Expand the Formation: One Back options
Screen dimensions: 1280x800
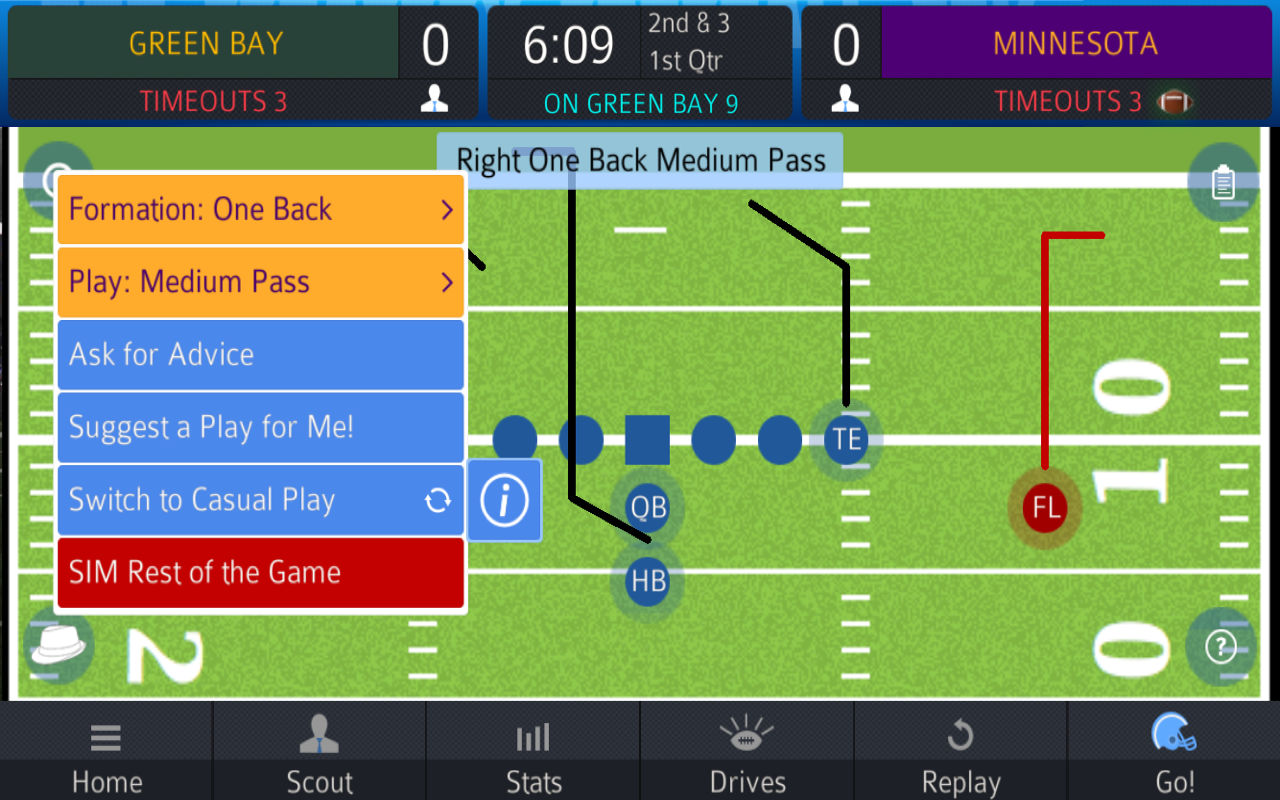[x=260, y=209]
